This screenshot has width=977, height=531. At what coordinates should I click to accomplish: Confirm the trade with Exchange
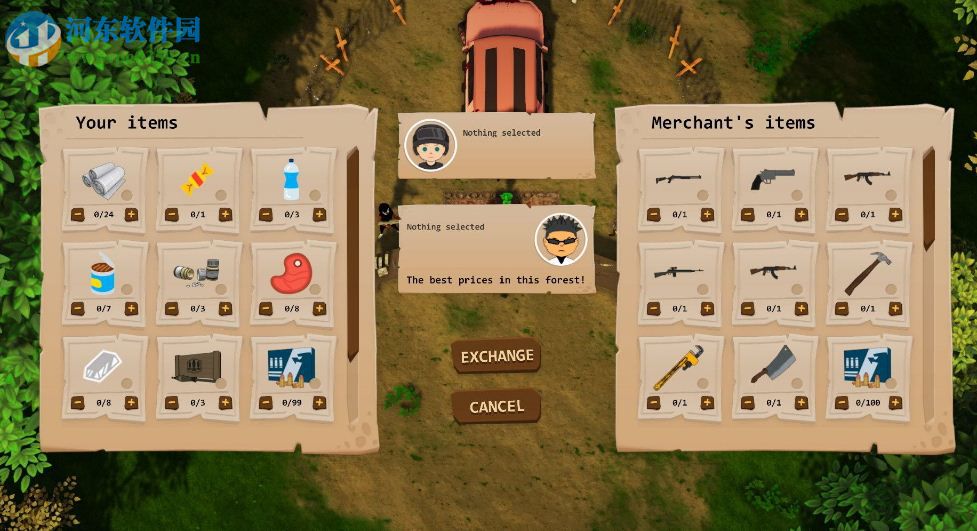pos(497,356)
